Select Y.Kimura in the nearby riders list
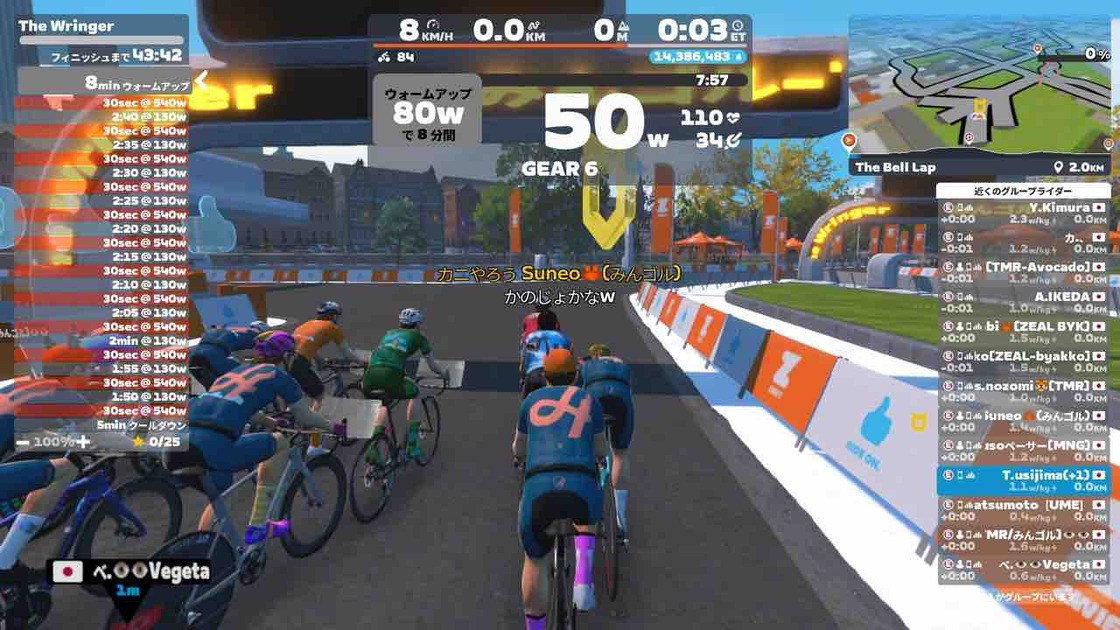The height and width of the screenshot is (630, 1120). click(x=1024, y=213)
